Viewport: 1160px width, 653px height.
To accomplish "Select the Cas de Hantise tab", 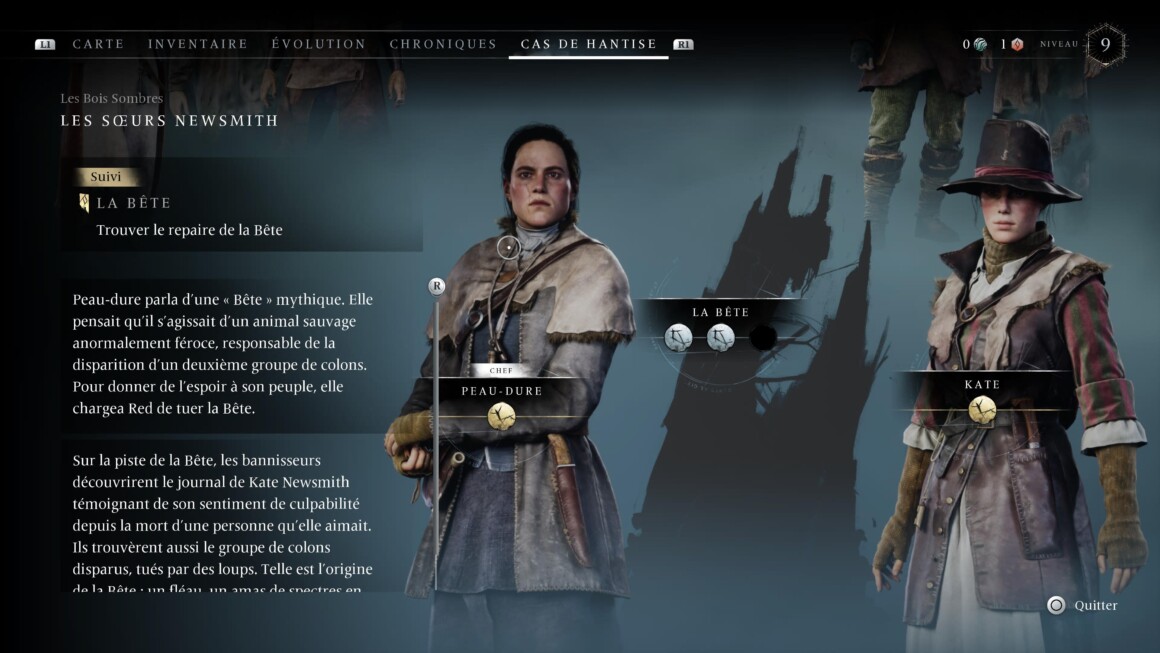I will click(588, 44).
